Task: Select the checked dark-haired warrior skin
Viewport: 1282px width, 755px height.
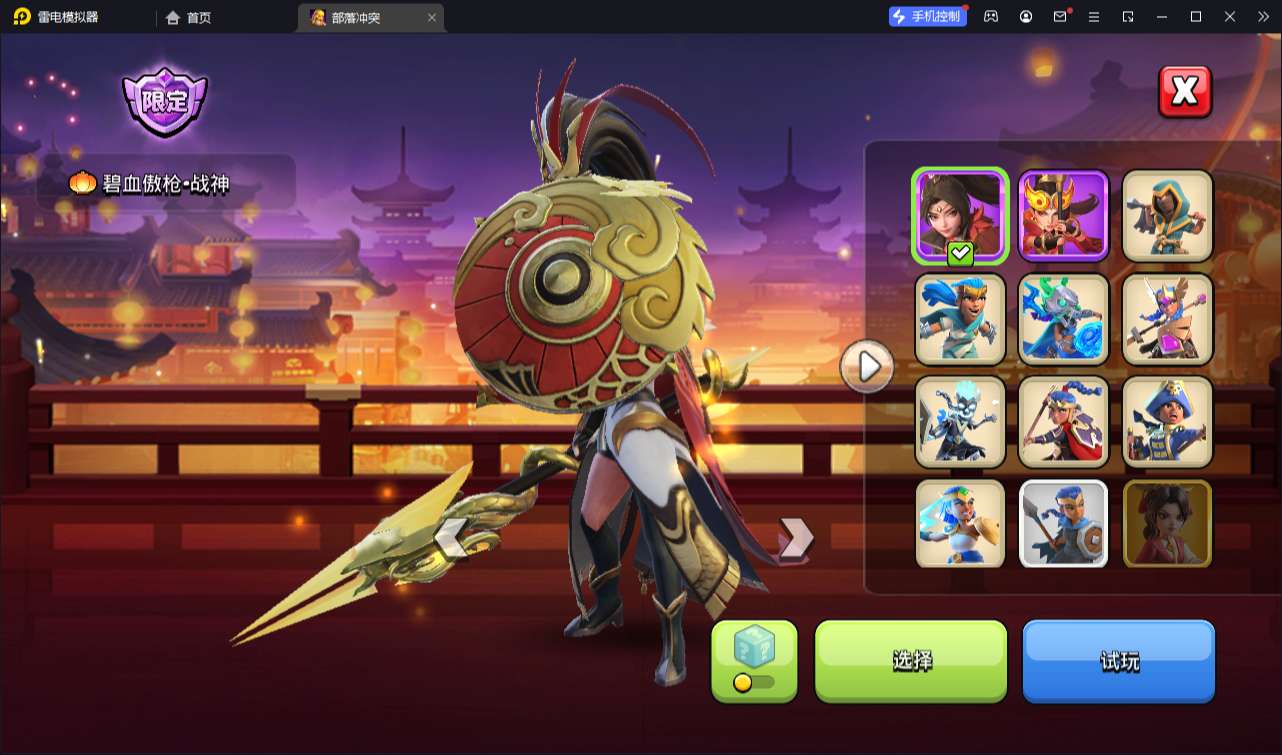Action: point(960,216)
